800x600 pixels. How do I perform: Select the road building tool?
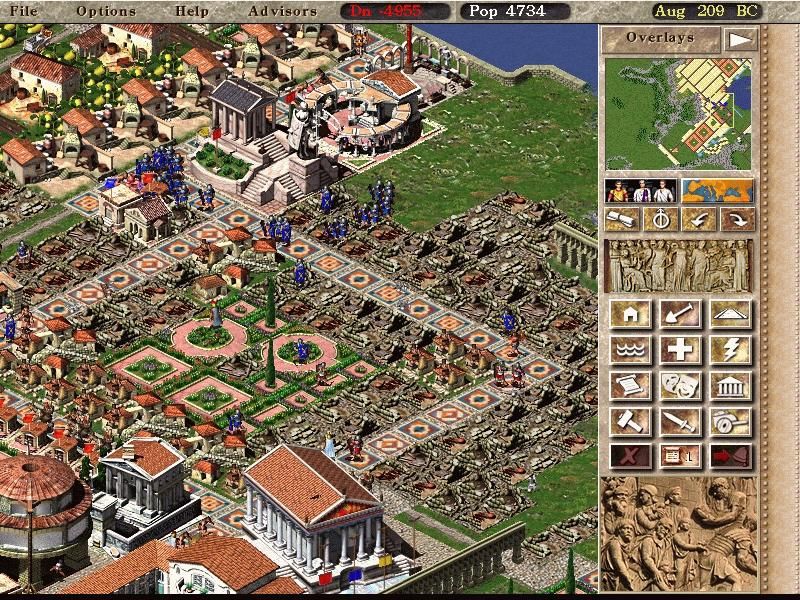pos(730,315)
